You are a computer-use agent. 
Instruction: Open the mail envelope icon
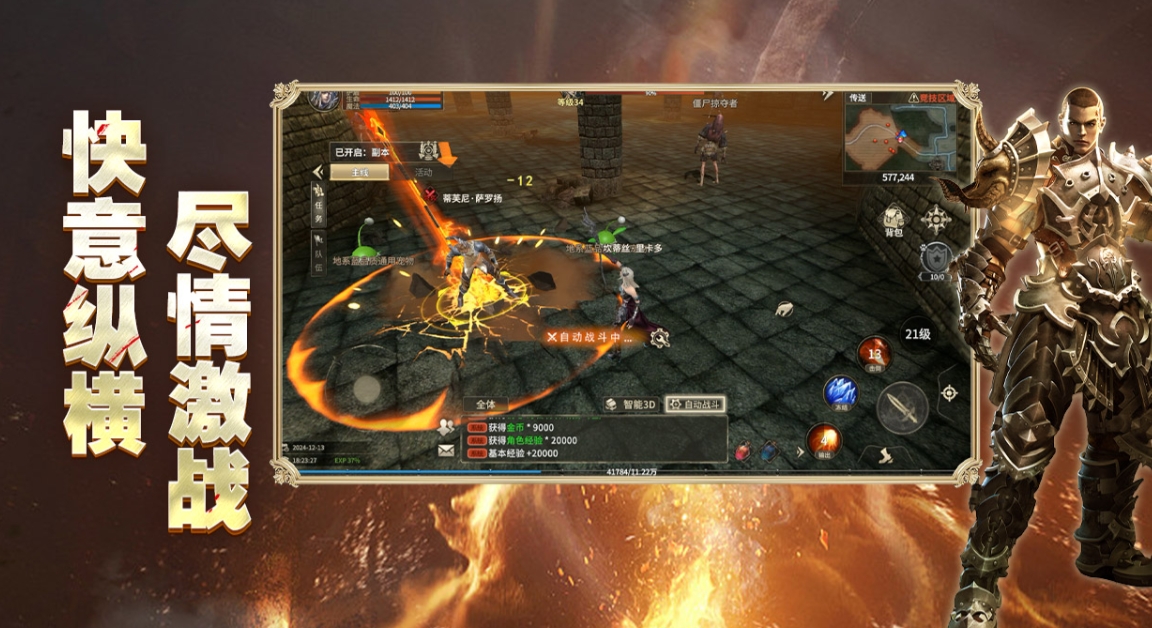pyautogui.click(x=446, y=450)
